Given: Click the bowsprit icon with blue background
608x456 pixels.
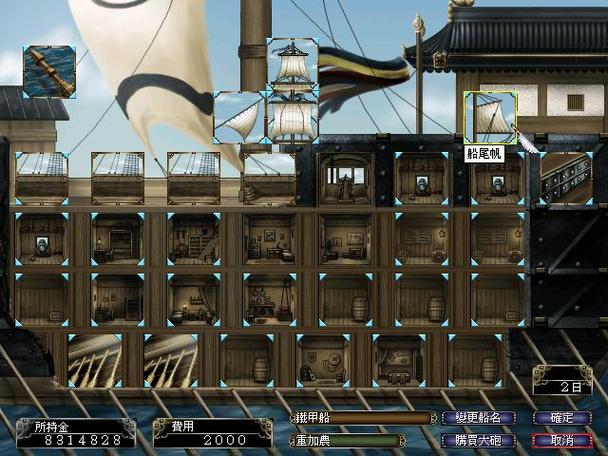Looking at the screenshot, I should tap(49, 71).
